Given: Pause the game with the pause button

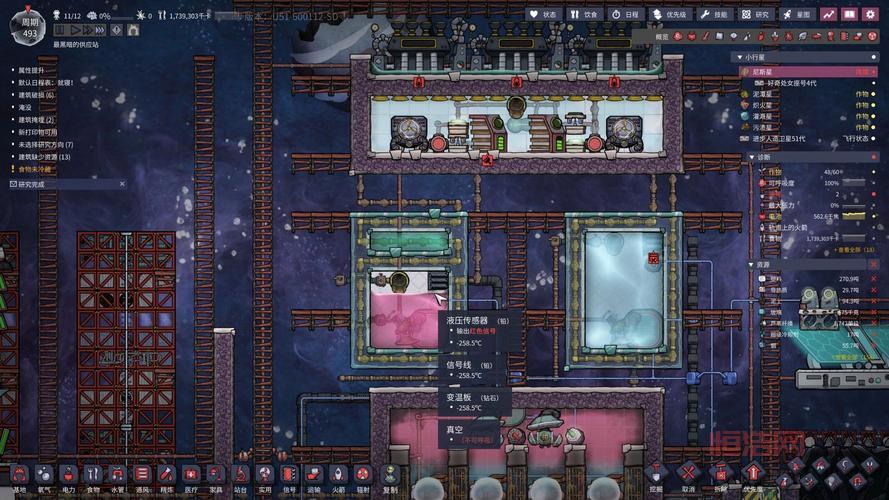Looking at the screenshot, I should point(59,31).
